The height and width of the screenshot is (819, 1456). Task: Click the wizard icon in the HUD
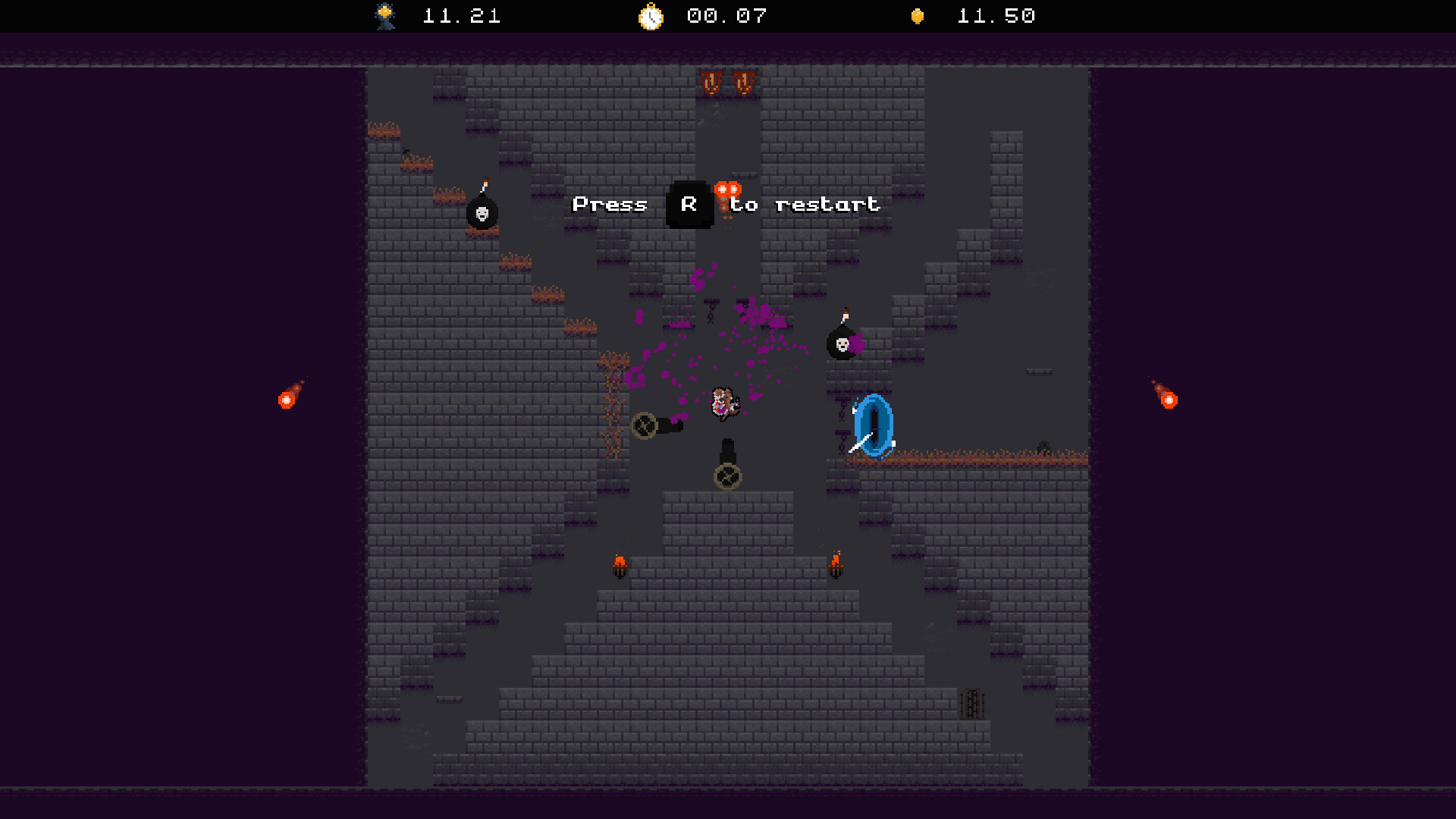click(x=384, y=16)
